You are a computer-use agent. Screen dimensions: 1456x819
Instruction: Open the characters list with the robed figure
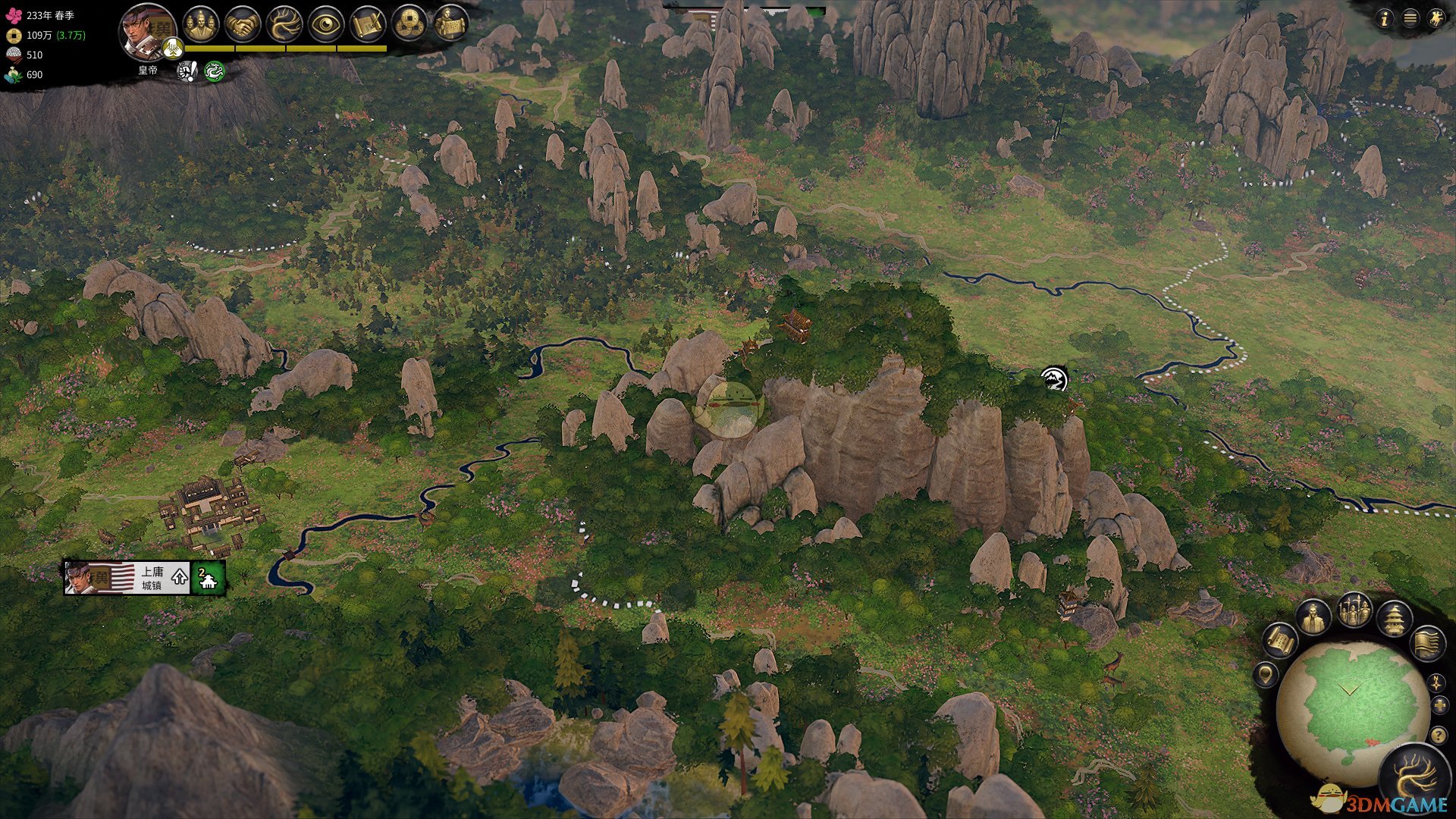click(x=1313, y=617)
